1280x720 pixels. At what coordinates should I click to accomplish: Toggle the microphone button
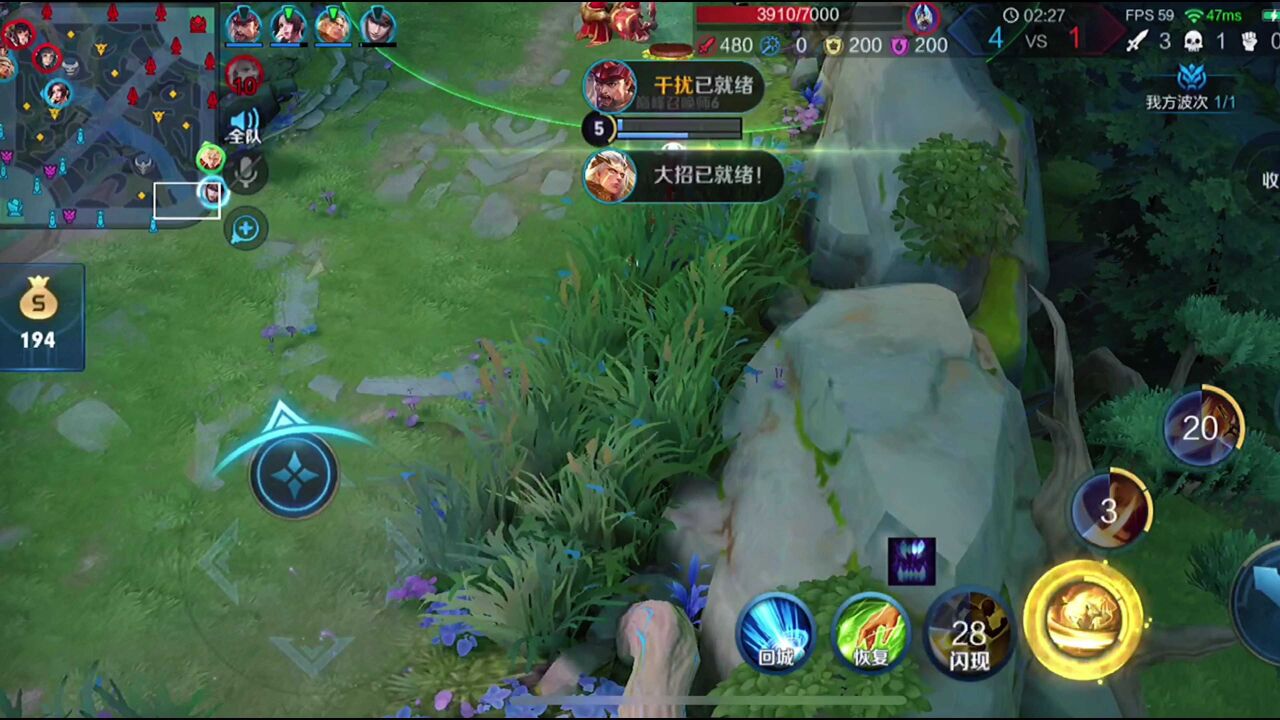(x=246, y=174)
